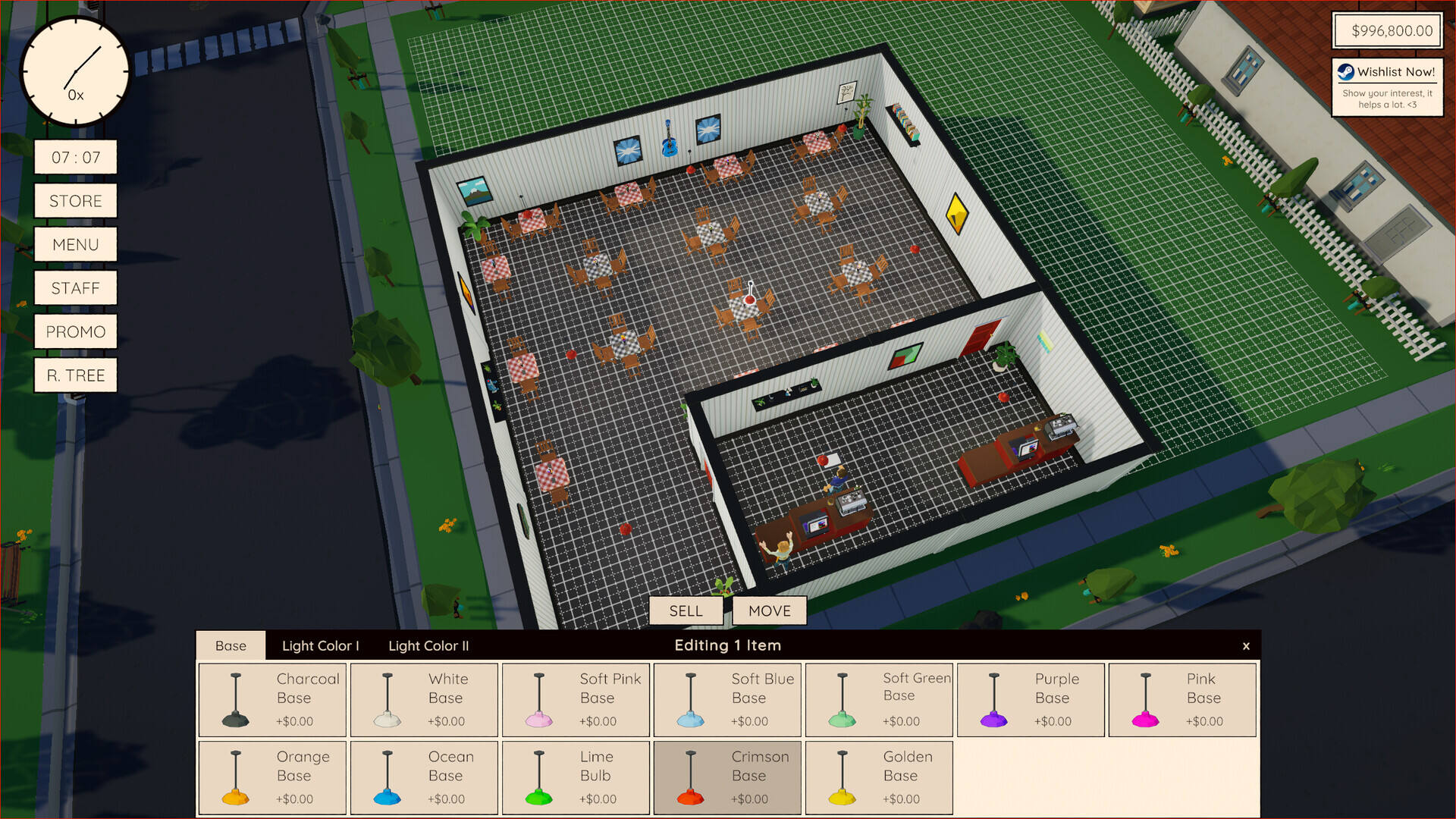Select the Soft Blue Base lamp
This screenshot has width=1456, height=819.
(x=727, y=699)
